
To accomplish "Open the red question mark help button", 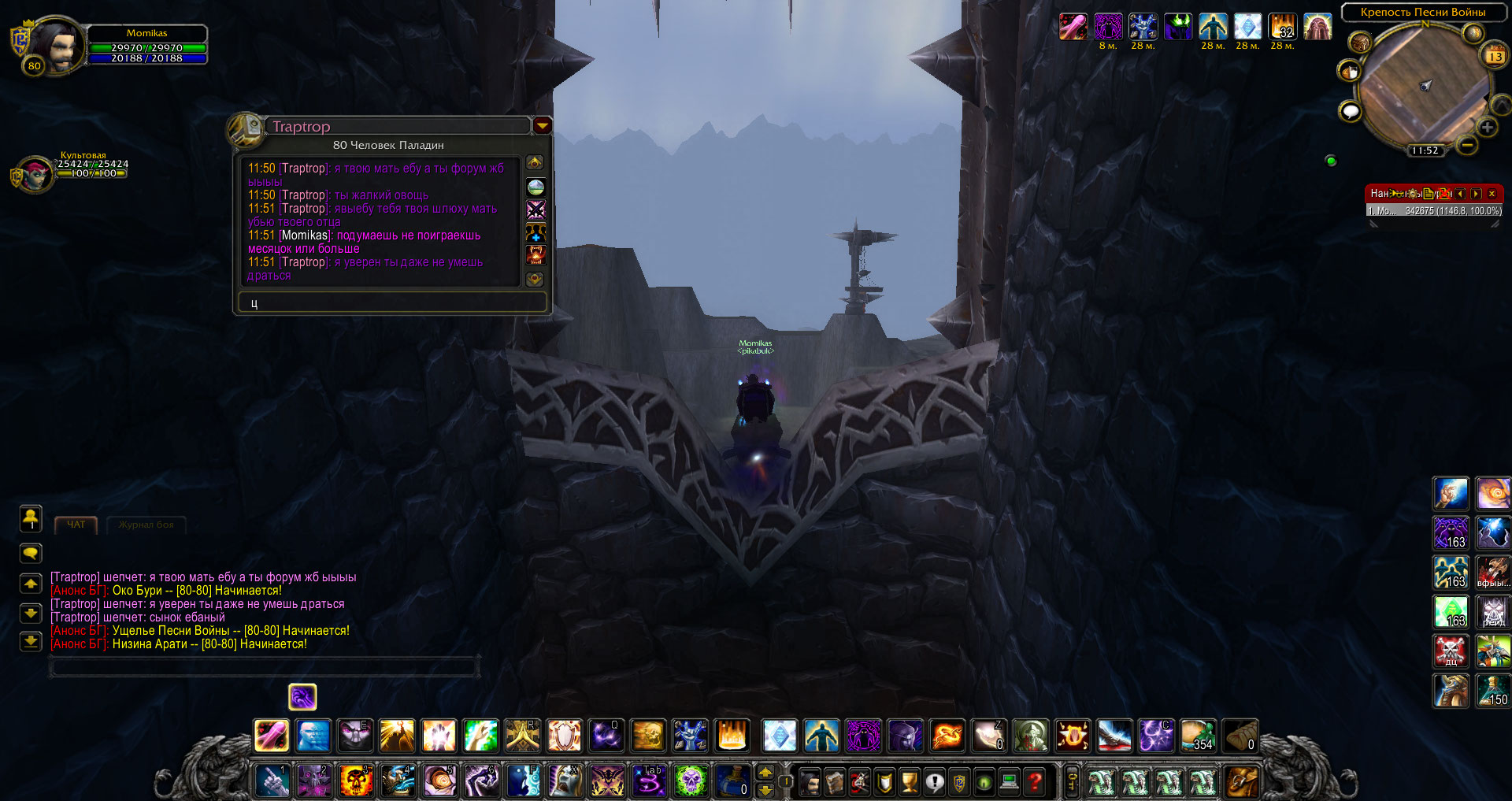I will [1035, 781].
